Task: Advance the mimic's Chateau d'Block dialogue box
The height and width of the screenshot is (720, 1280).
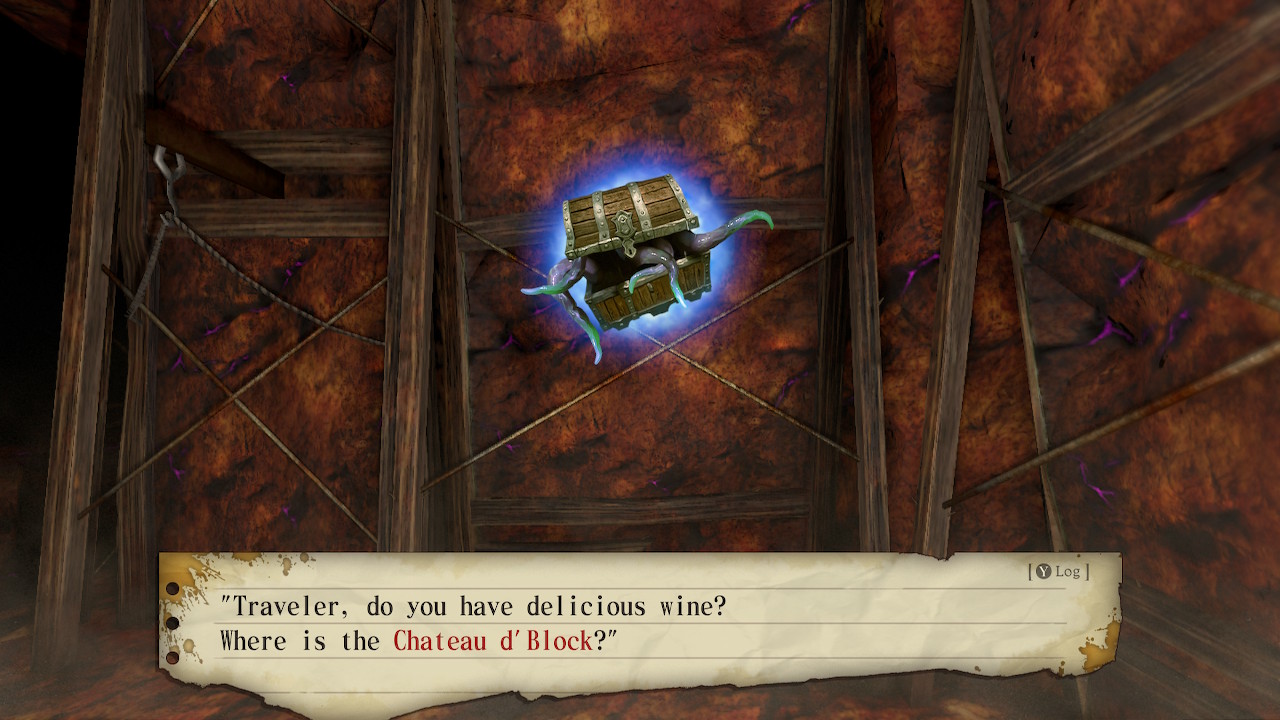Action: click(640, 624)
